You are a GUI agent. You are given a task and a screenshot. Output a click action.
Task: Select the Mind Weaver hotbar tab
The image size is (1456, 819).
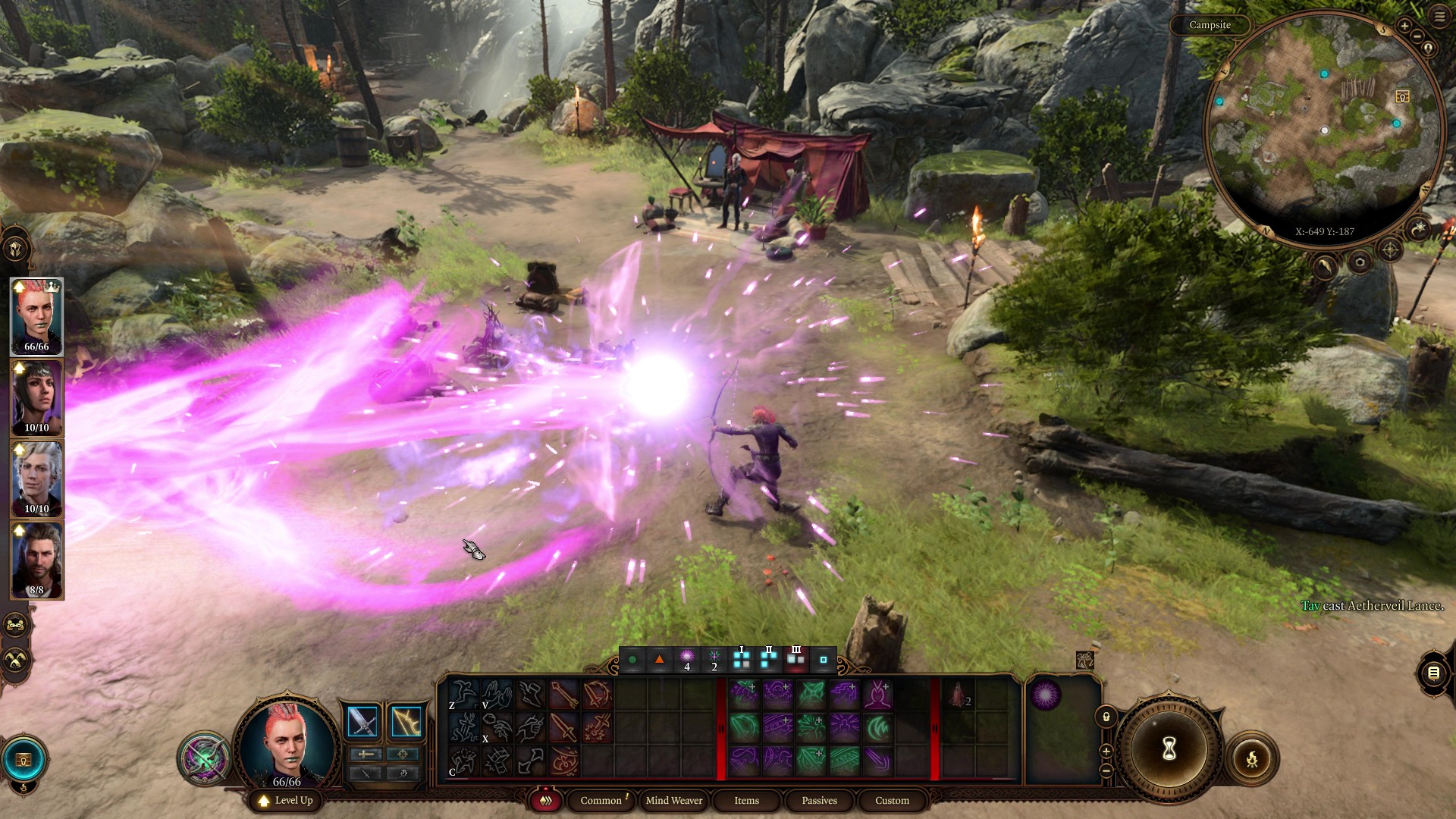click(673, 801)
